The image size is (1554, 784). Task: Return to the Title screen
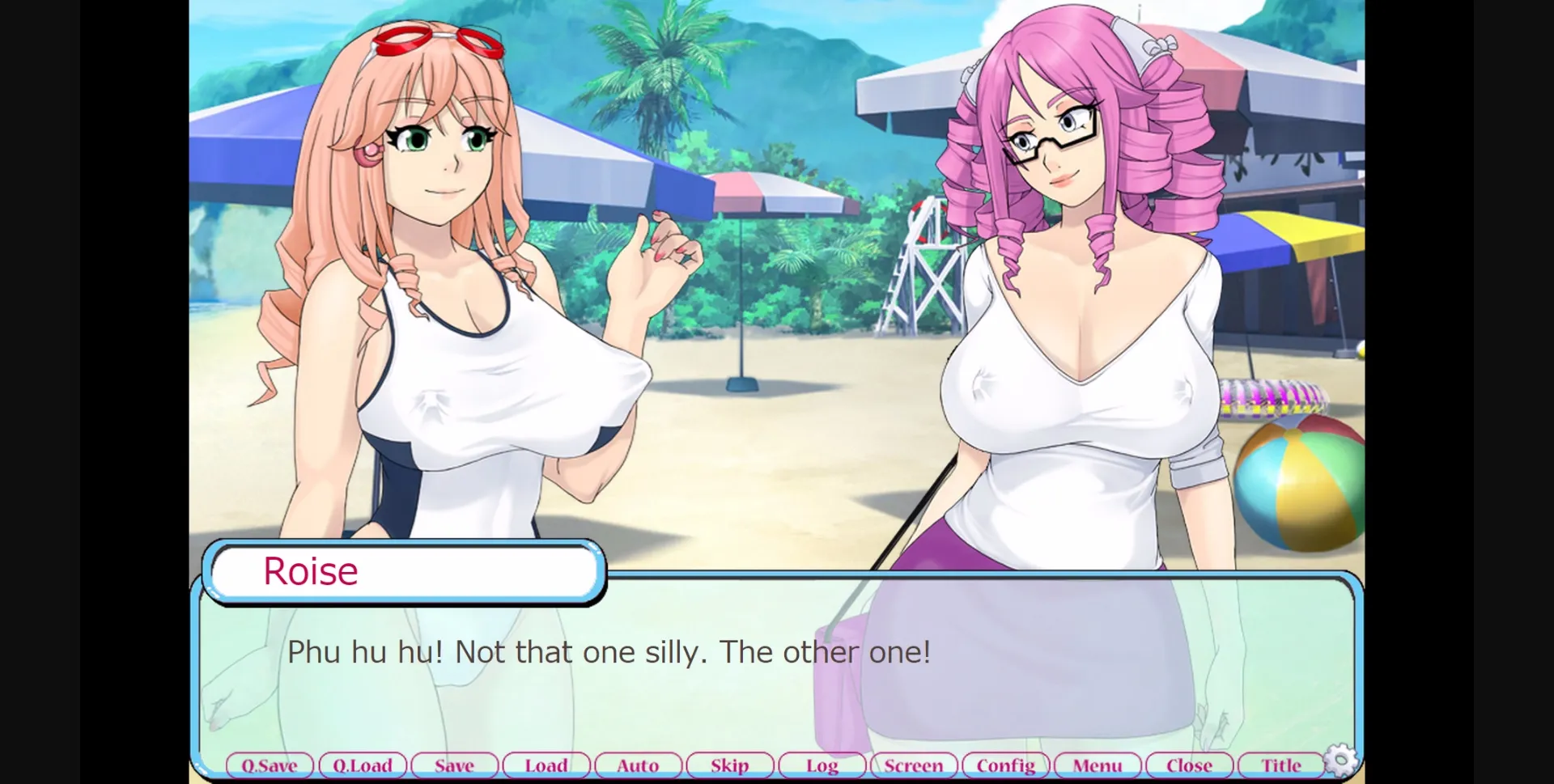[x=1281, y=765]
